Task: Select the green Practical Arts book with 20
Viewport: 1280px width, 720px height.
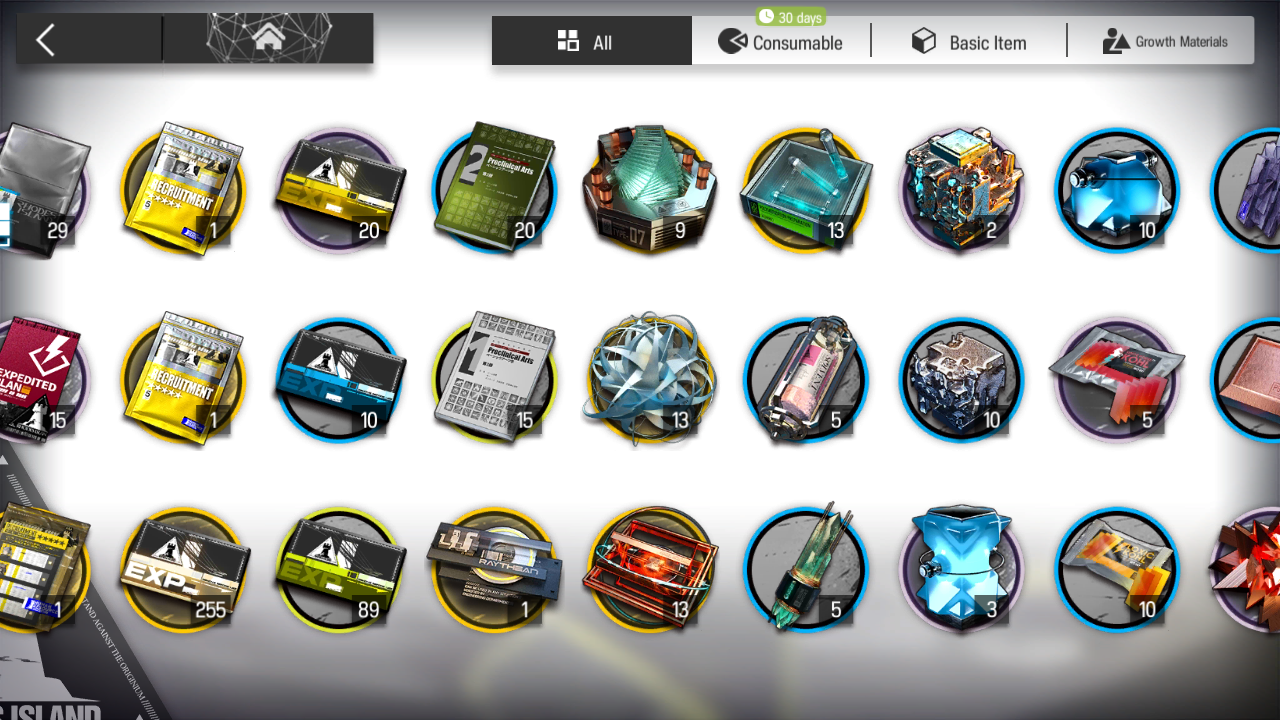Action: pyautogui.click(x=494, y=189)
